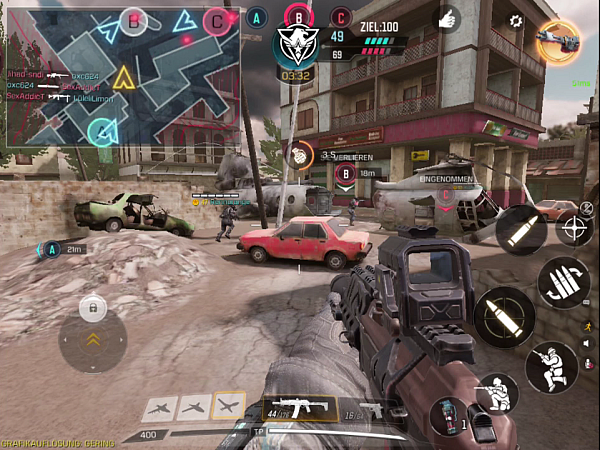The height and width of the screenshot is (450, 600).
Task: Open the settings gear icon
Action: (x=516, y=20)
